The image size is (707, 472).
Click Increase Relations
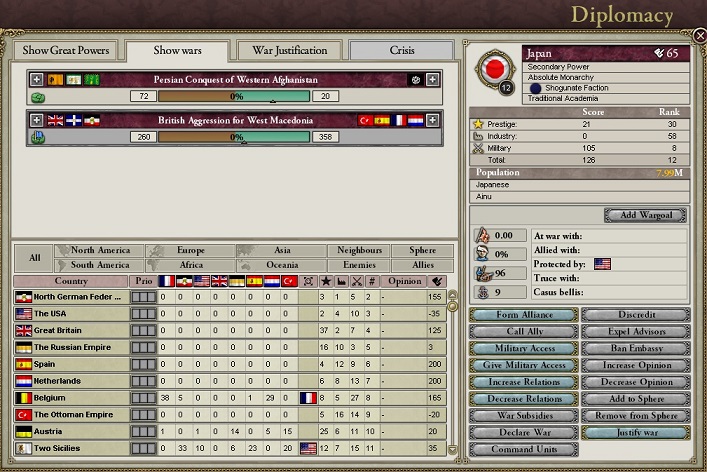click(523, 382)
